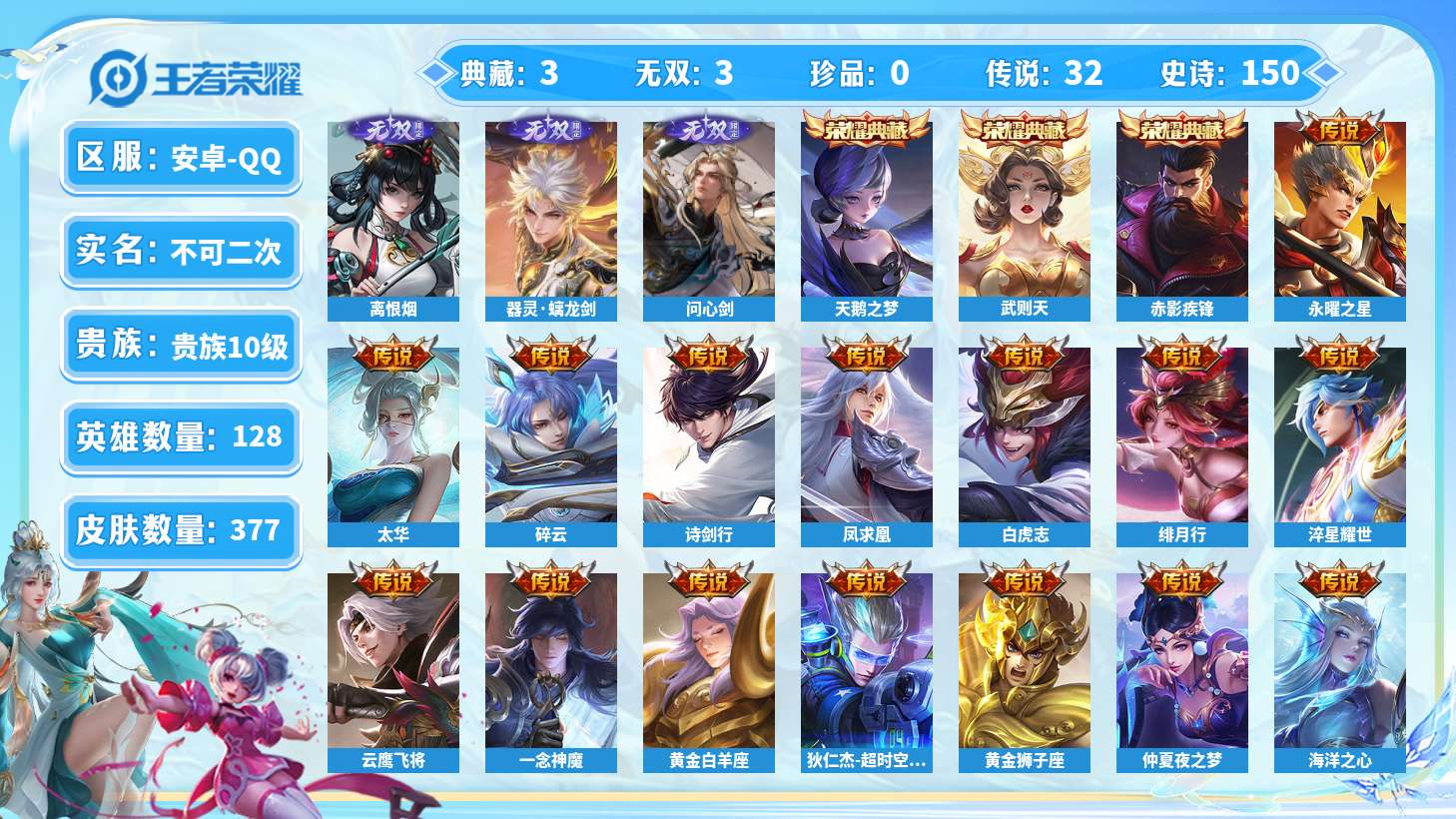Expand the 传说: 32 category
Screen dimensions: 1456x819
pyautogui.click(x=1045, y=72)
